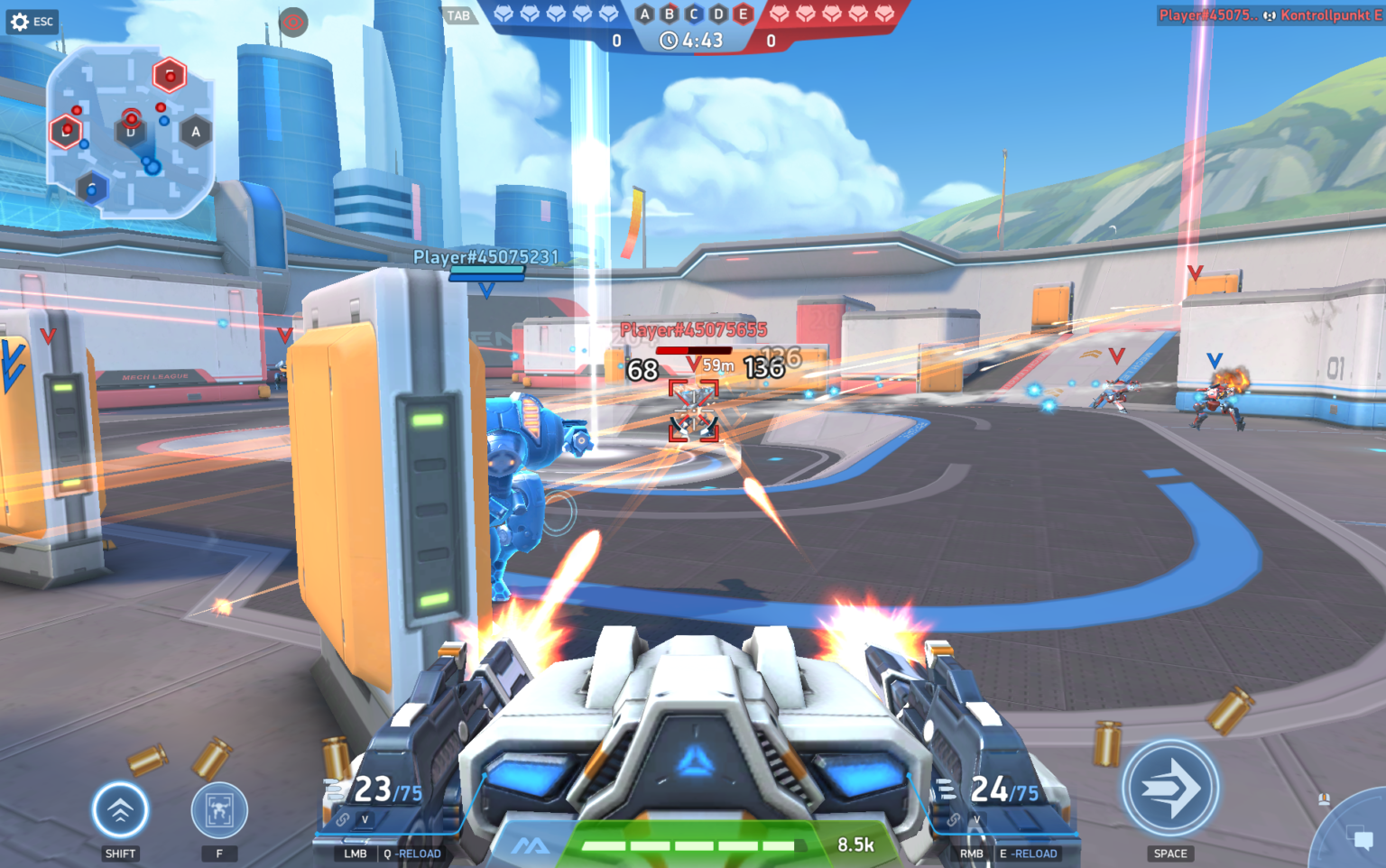Click the settings gear next to ESC
The image size is (1386, 868).
tap(20, 22)
